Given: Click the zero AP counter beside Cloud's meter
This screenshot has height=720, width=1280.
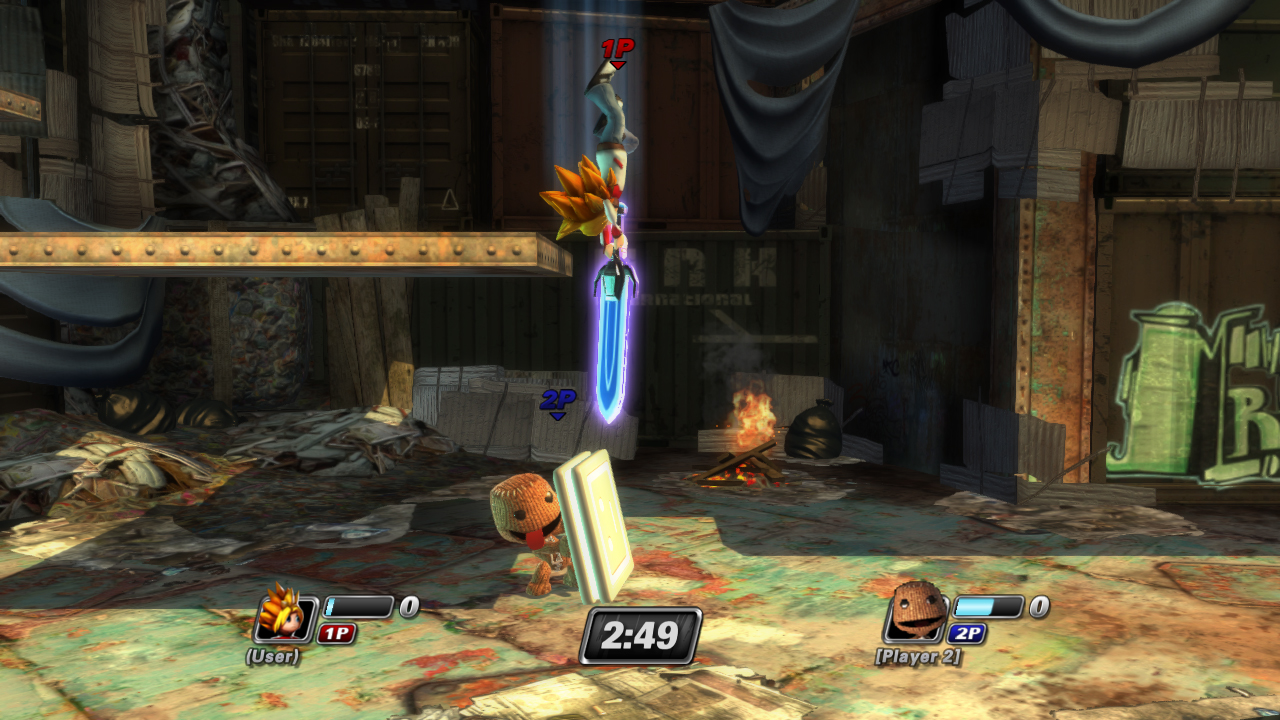Looking at the screenshot, I should (407, 604).
